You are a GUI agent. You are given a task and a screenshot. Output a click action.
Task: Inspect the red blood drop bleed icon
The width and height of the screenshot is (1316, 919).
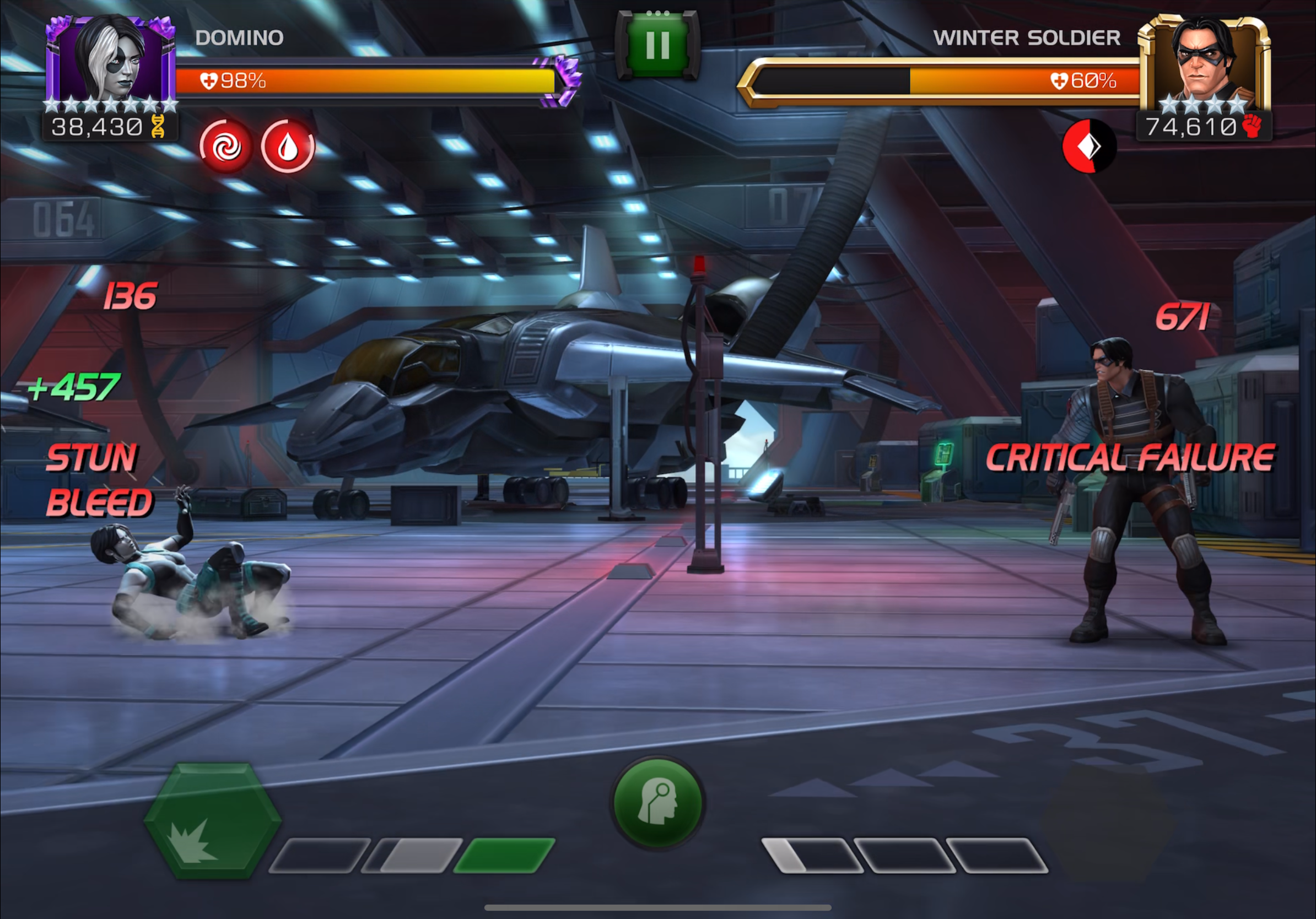(x=288, y=147)
